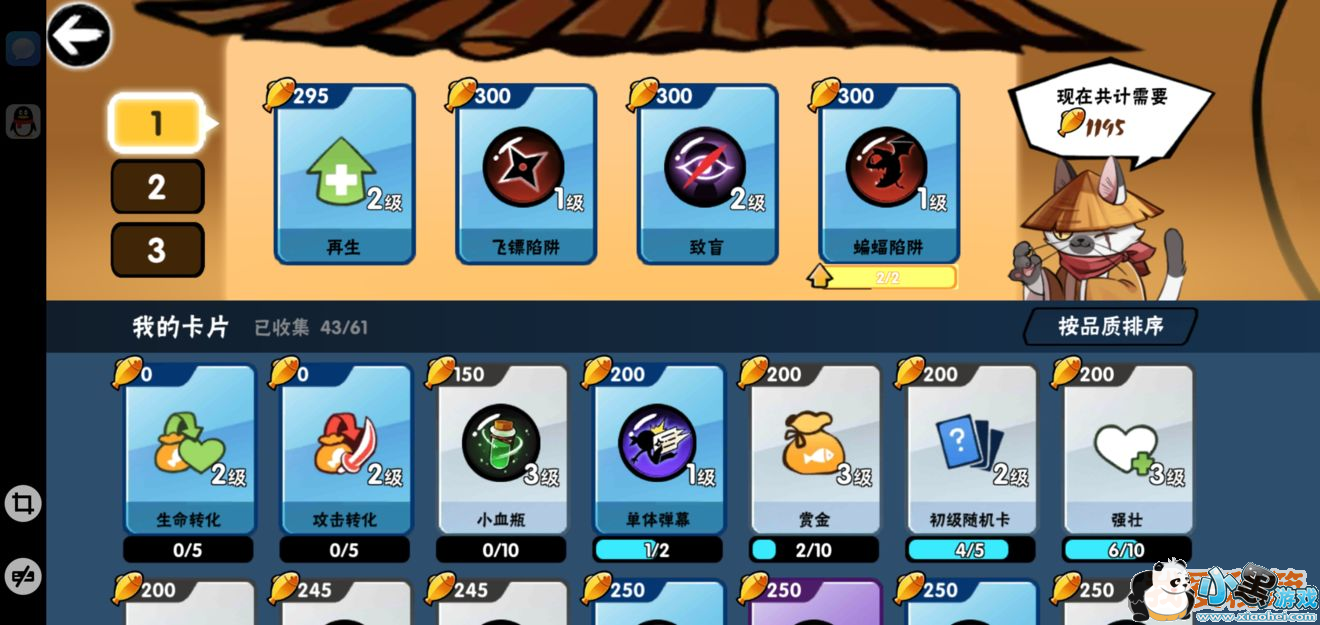Image resolution: width=1320 pixels, height=625 pixels.
Task: Click the crop screenshot tool icon
Action: (23, 503)
